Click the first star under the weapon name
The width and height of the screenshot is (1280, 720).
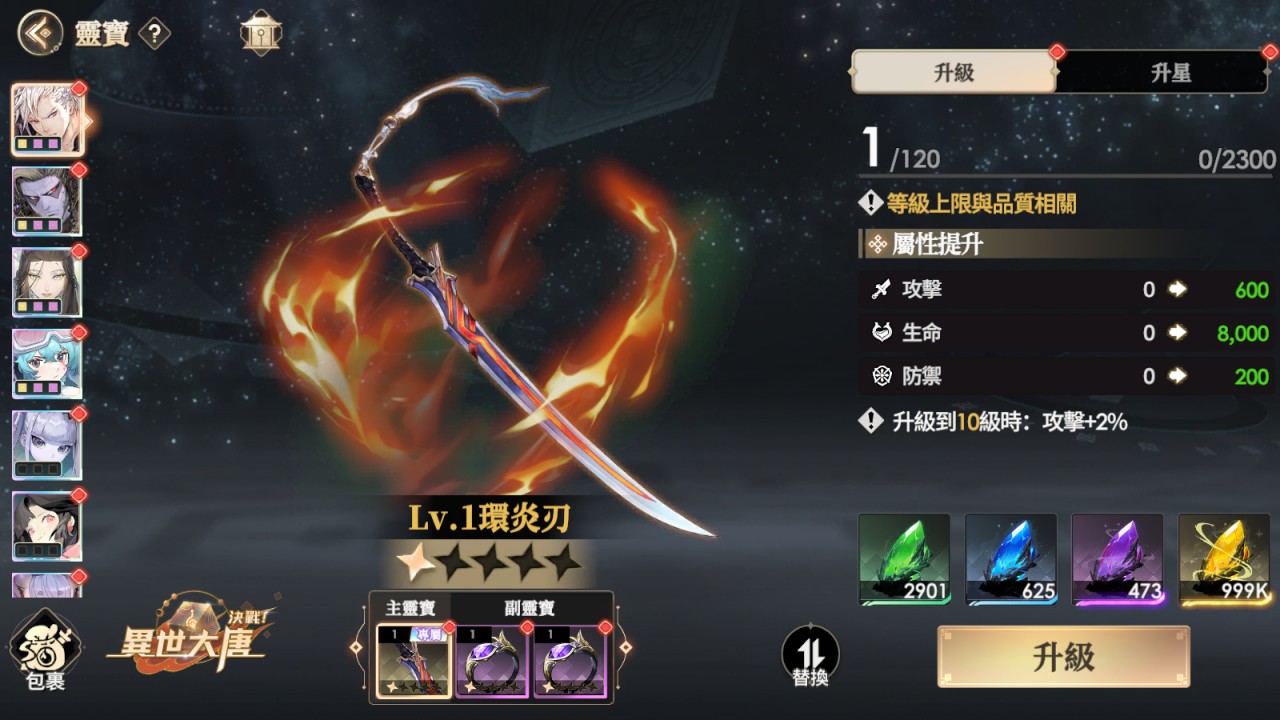click(414, 564)
